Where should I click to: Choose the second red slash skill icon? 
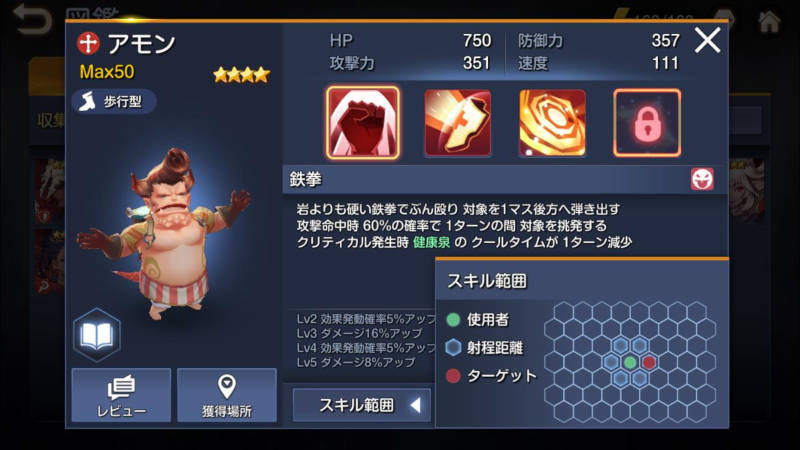pos(457,122)
